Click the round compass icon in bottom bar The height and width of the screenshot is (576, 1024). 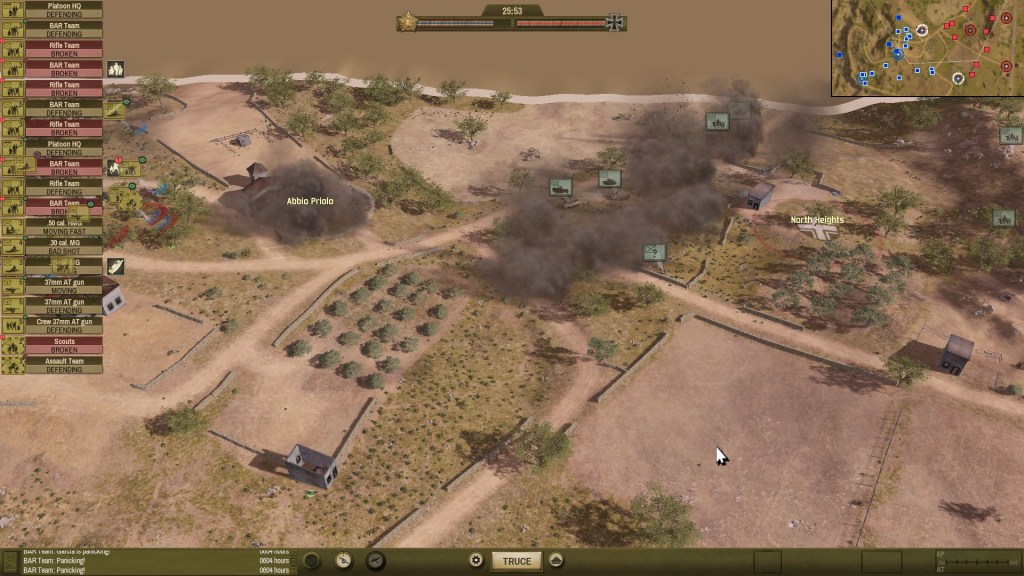pyautogui.click(x=344, y=561)
